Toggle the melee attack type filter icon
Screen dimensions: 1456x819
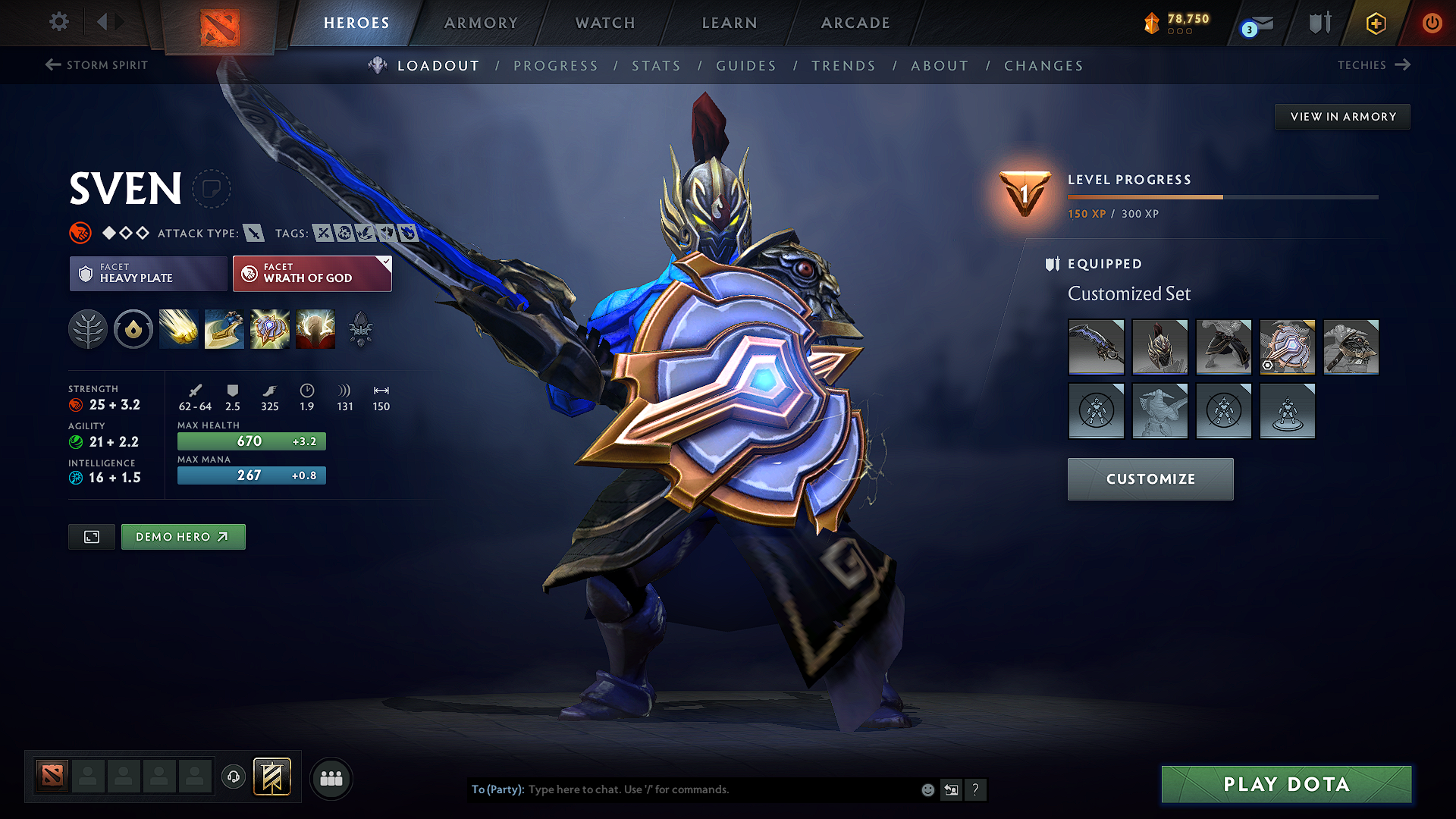(x=253, y=233)
